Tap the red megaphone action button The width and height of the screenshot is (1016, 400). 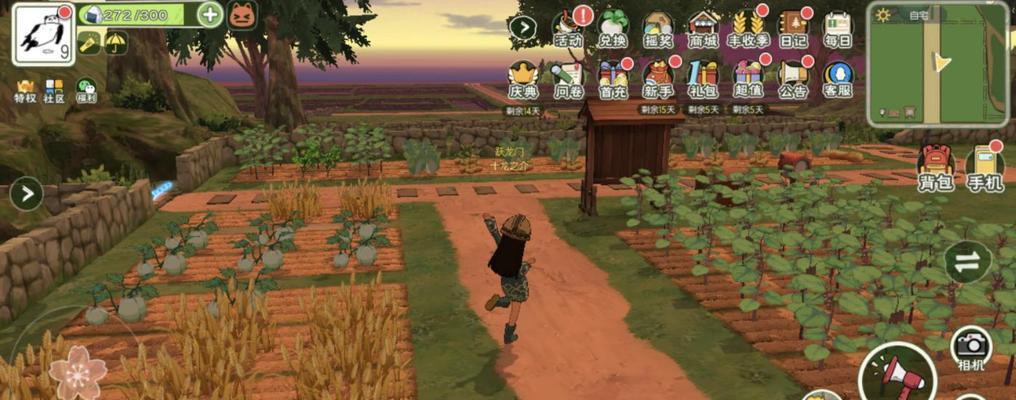point(896,375)
